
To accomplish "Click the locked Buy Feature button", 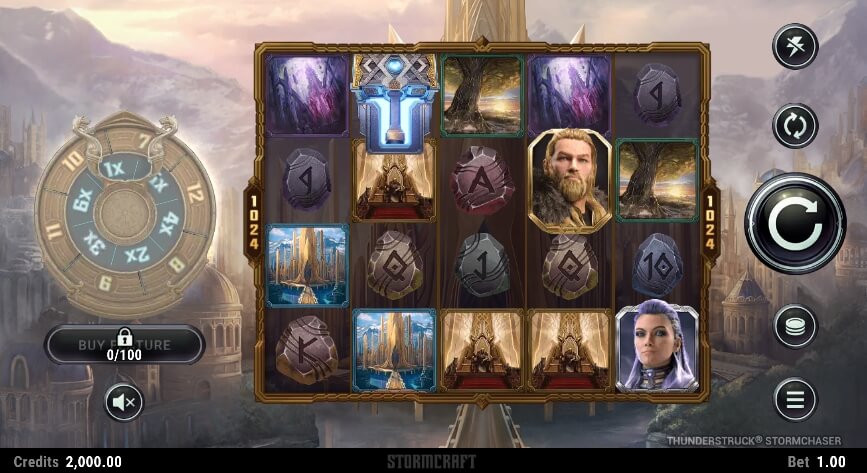I will (x=125, y=345).
